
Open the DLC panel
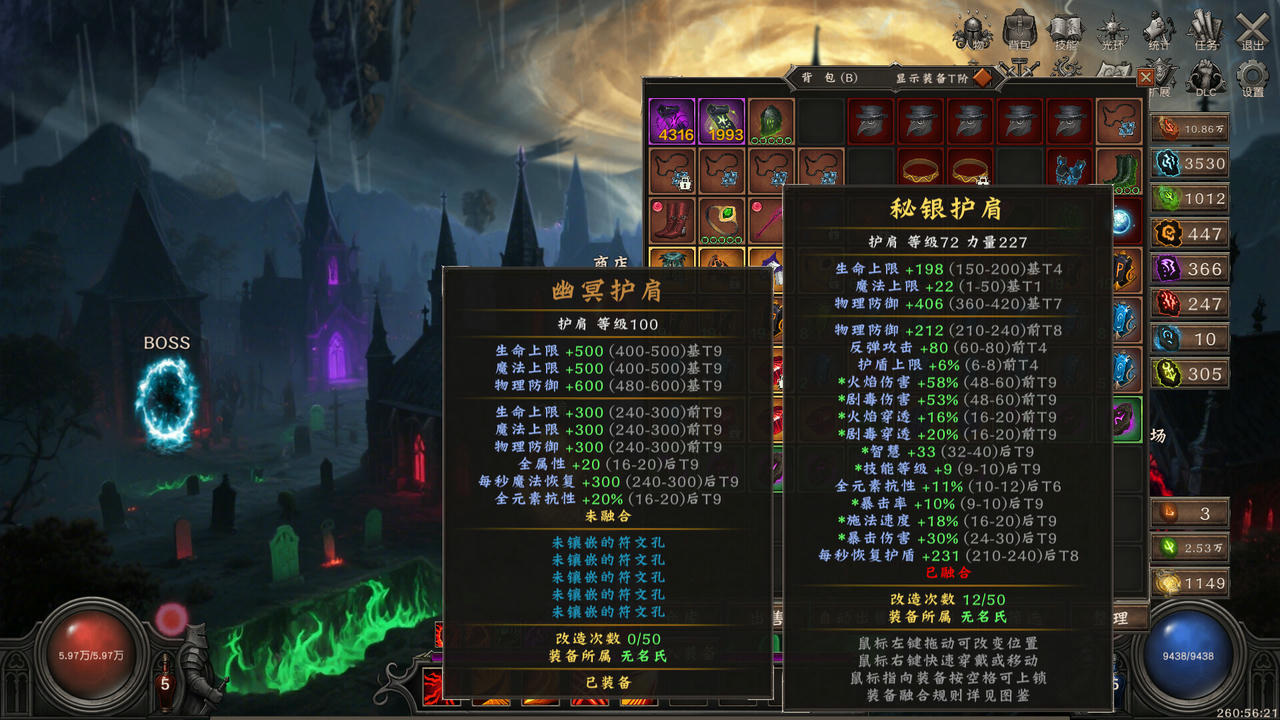click(x=1205, y=75)
